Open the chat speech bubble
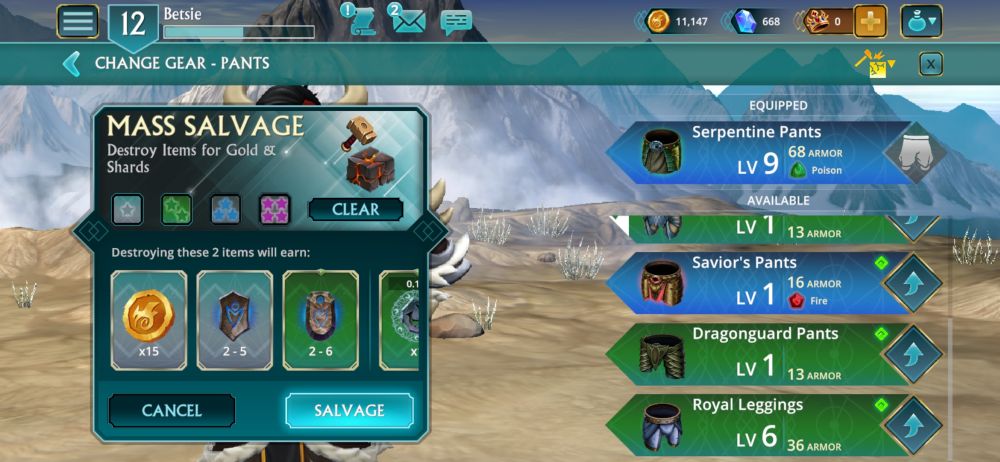This screenshot has height=462, width=1000. pos(455,21)
